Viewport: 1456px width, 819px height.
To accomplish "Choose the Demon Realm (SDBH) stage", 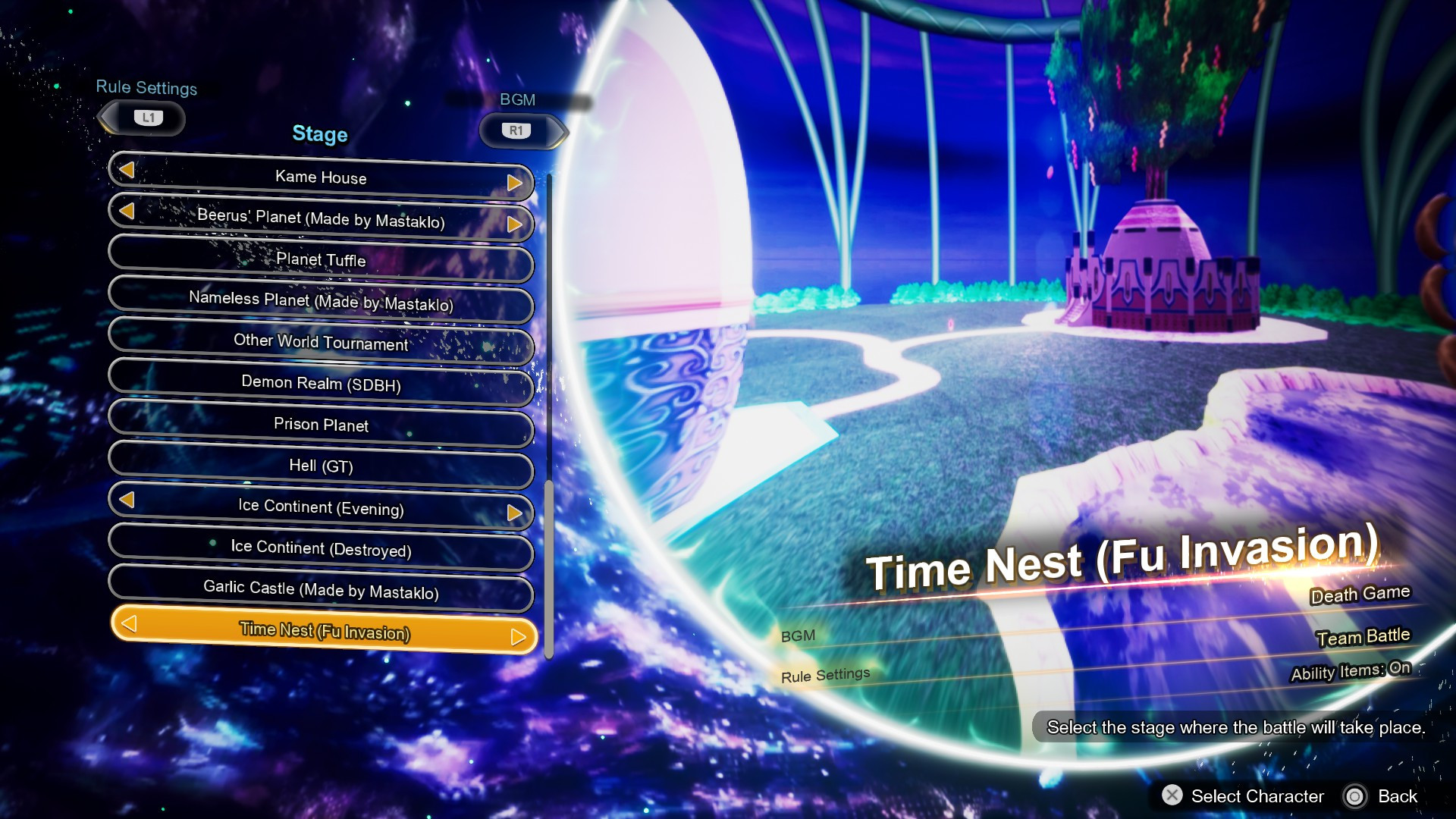I will click(320, 385).
